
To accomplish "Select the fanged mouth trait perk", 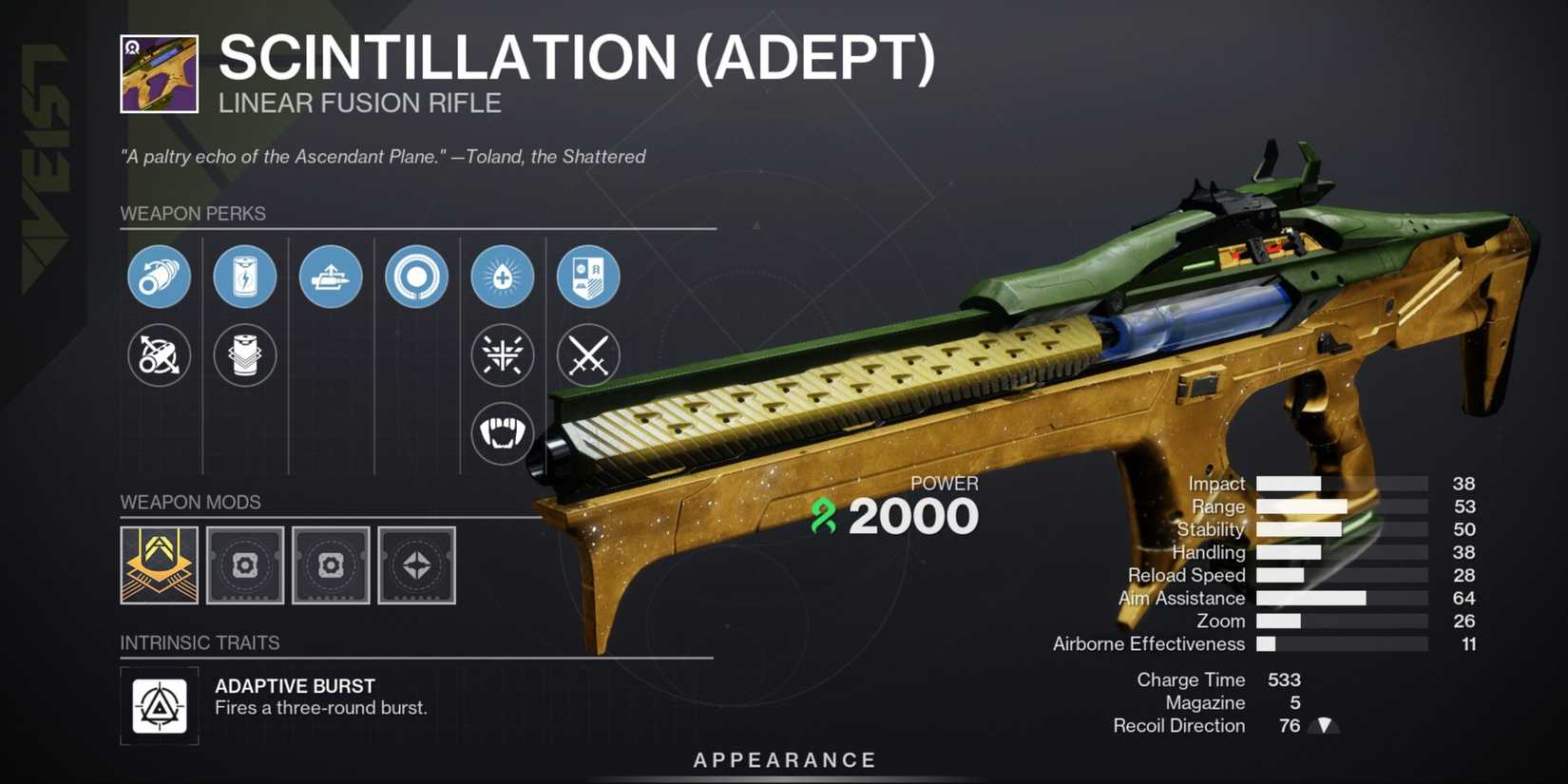I will click(502, 432).
